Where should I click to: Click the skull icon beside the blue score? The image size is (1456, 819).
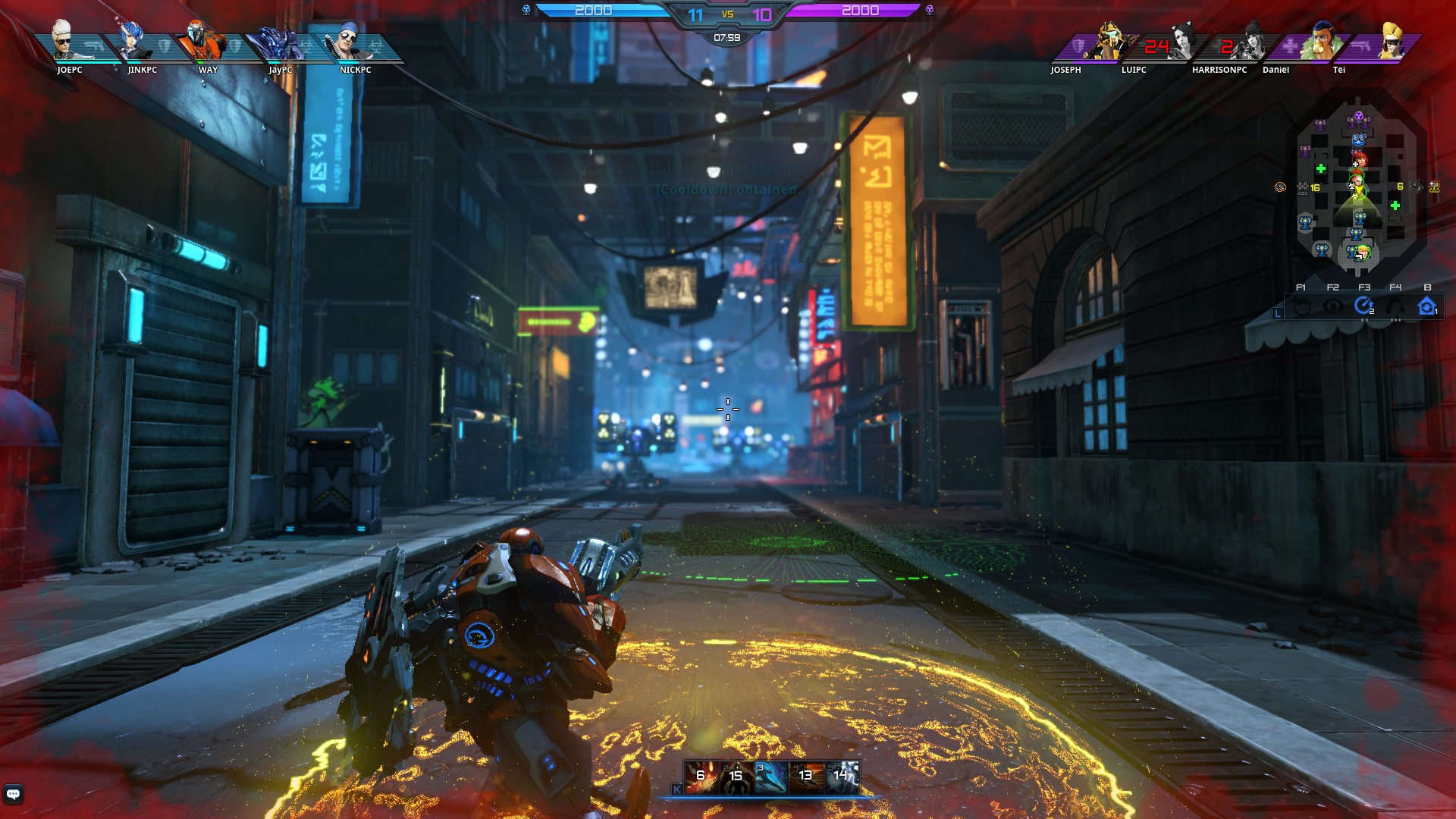525,10
